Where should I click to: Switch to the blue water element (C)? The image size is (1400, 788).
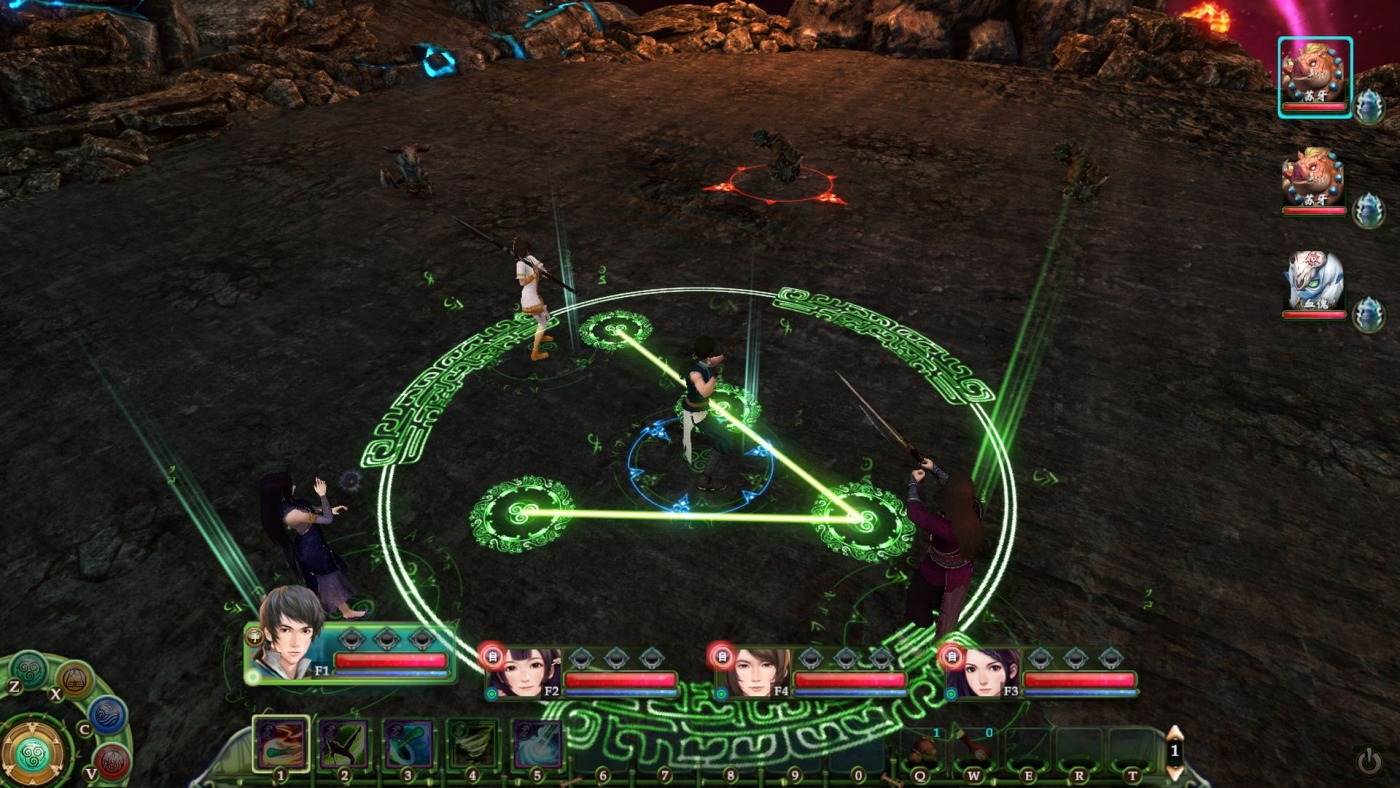[x=107, y=715]
